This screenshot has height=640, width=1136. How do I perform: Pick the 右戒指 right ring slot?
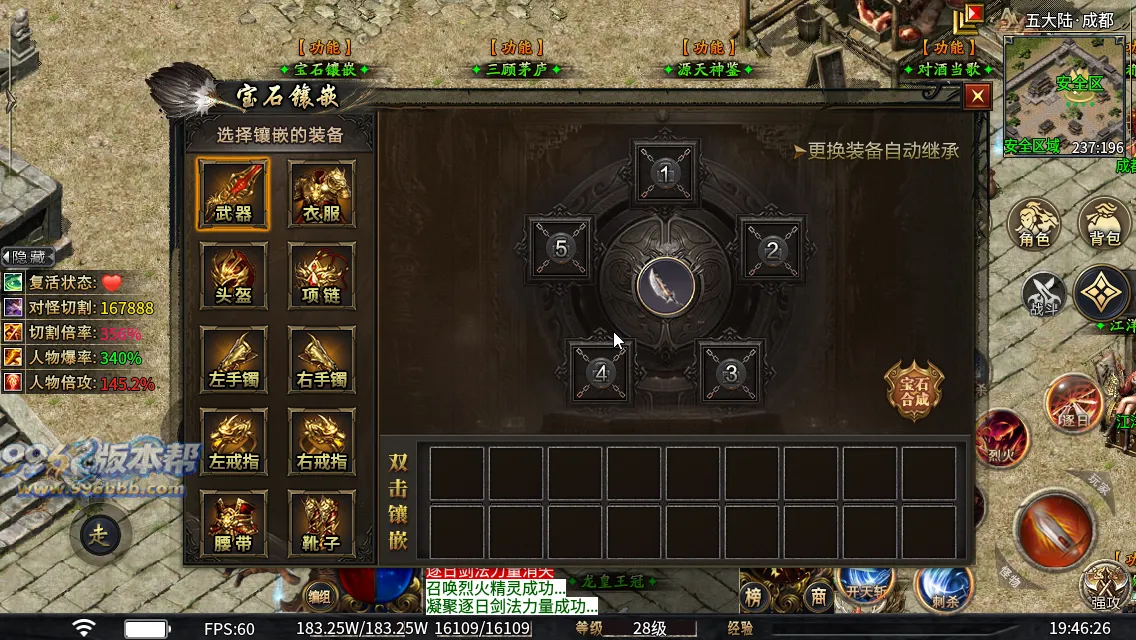322,442
